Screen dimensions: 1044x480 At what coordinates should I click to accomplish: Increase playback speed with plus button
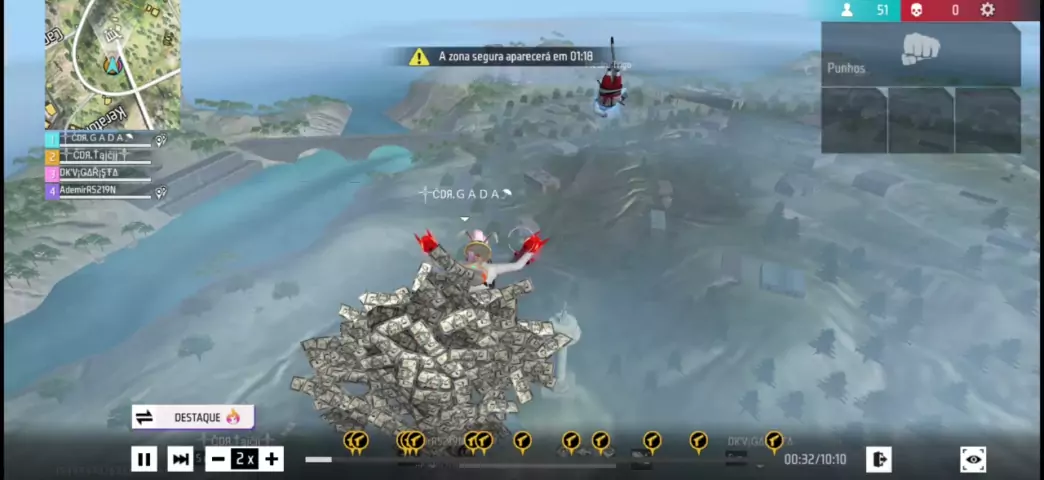tap(272, 459)
